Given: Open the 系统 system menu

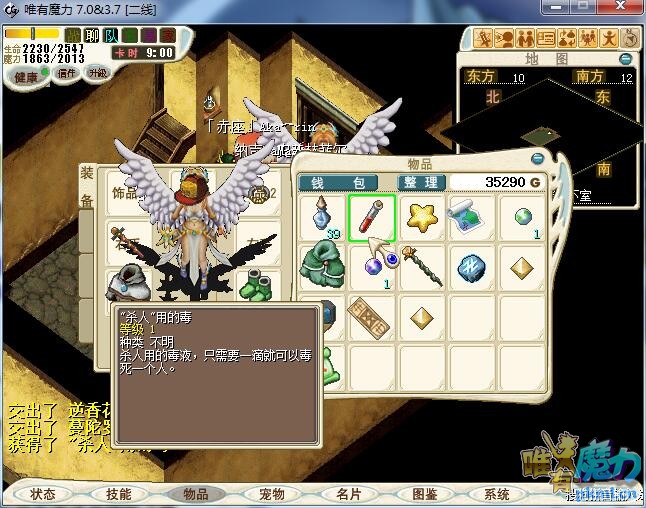Looking at the screenshot, I should (497, 494).
